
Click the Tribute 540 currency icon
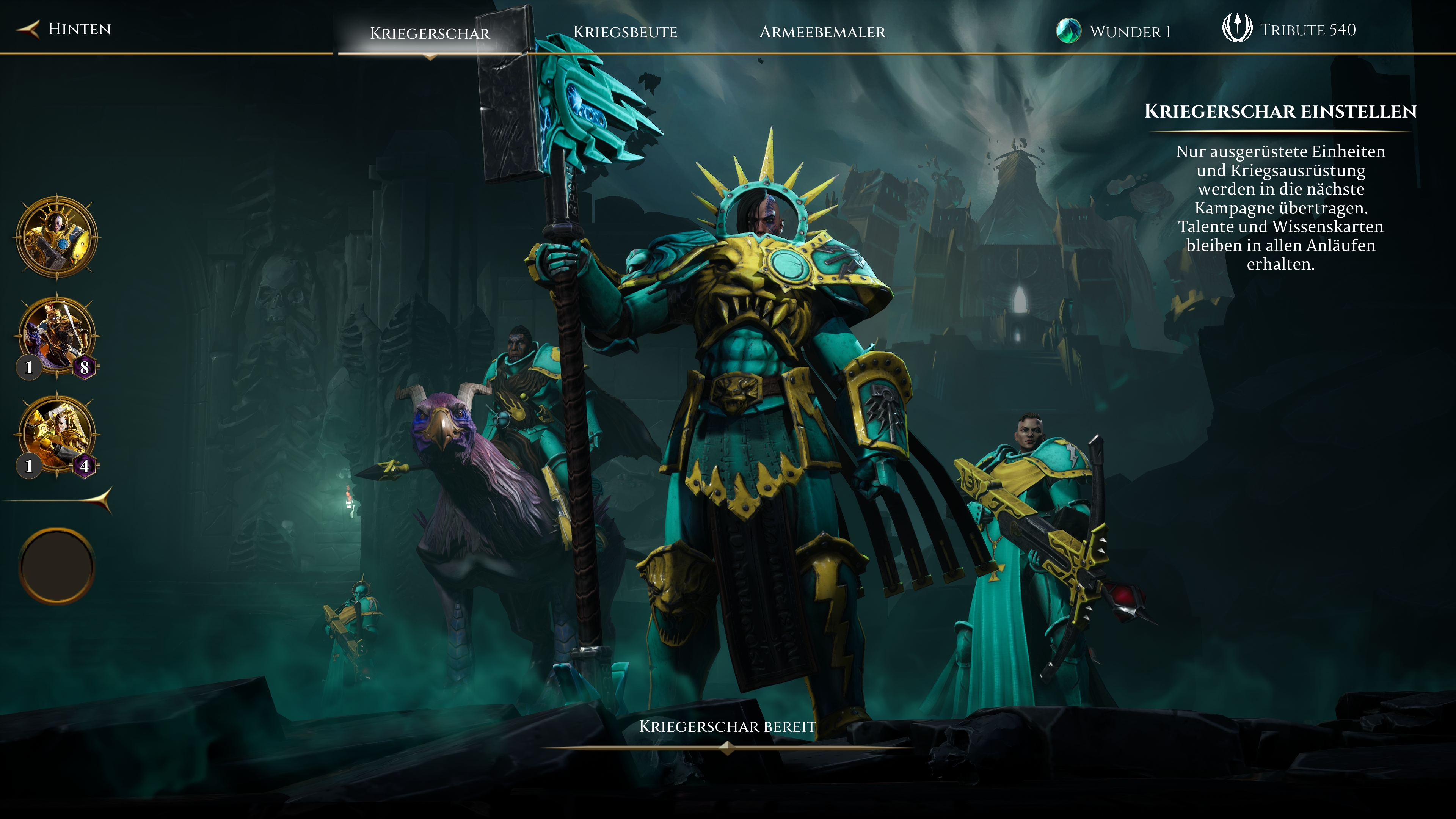pos(1237,28)
